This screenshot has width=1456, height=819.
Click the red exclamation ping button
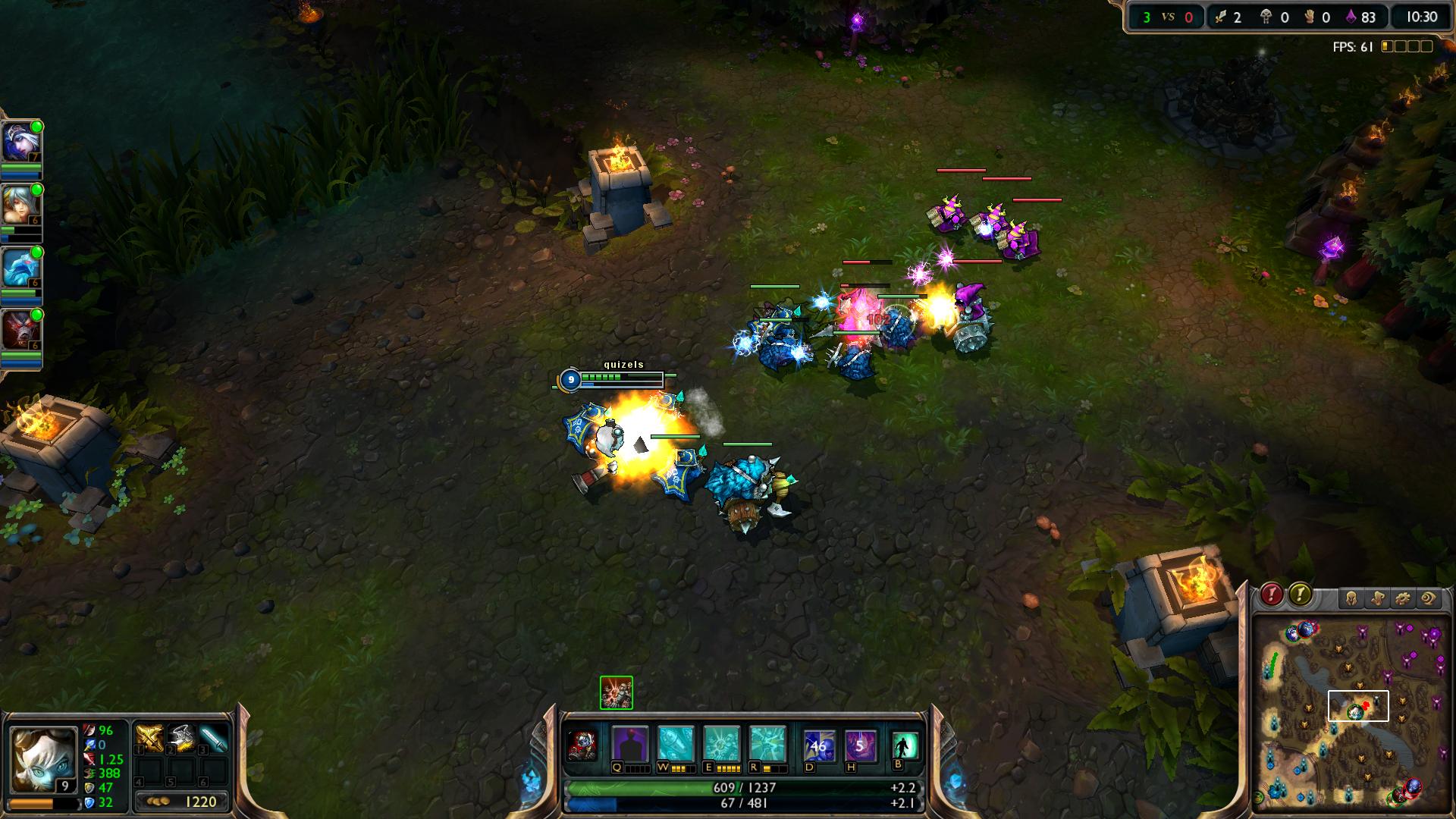[x=1272, y=595]
